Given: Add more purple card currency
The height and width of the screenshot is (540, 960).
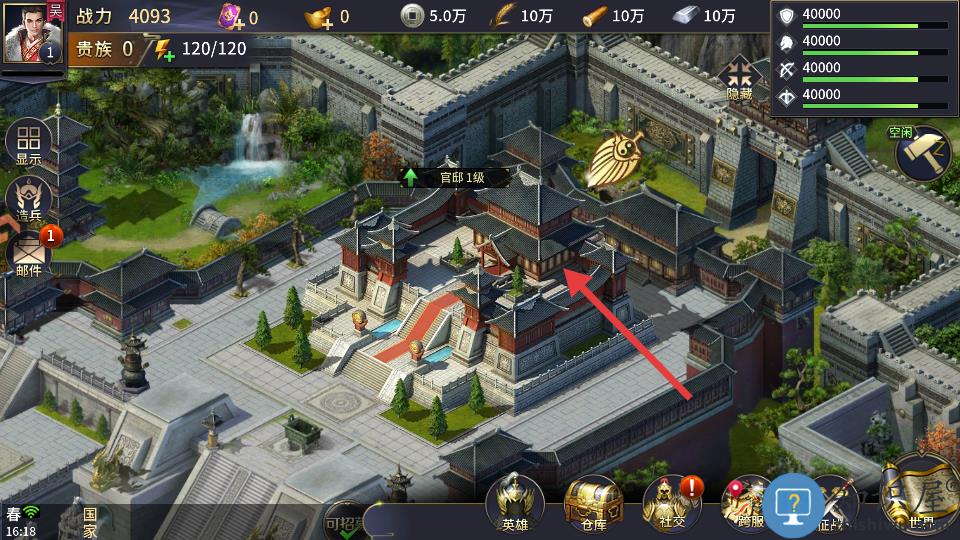Looking at the screenshot, I should click(x=231, y=17).
